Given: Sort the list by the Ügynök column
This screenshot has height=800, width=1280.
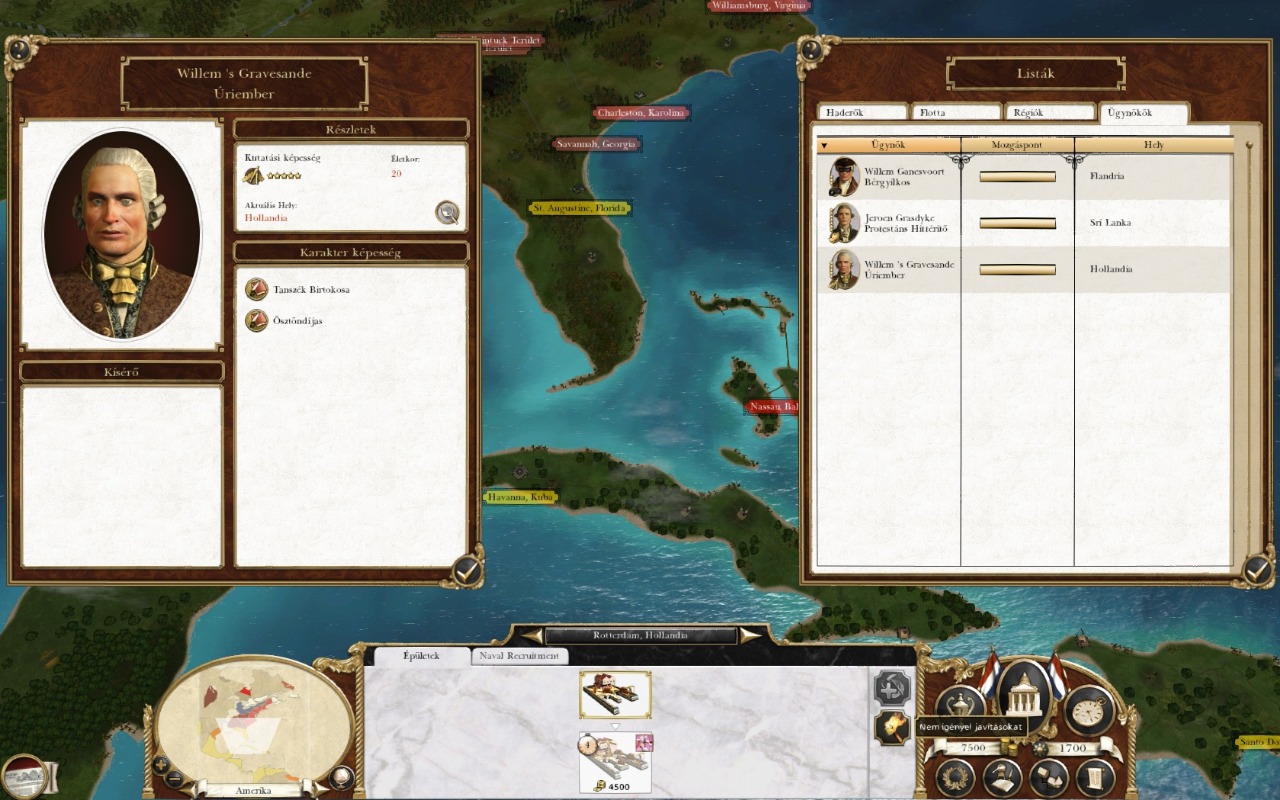Looking at the screenshot, I should coord(888,146).
